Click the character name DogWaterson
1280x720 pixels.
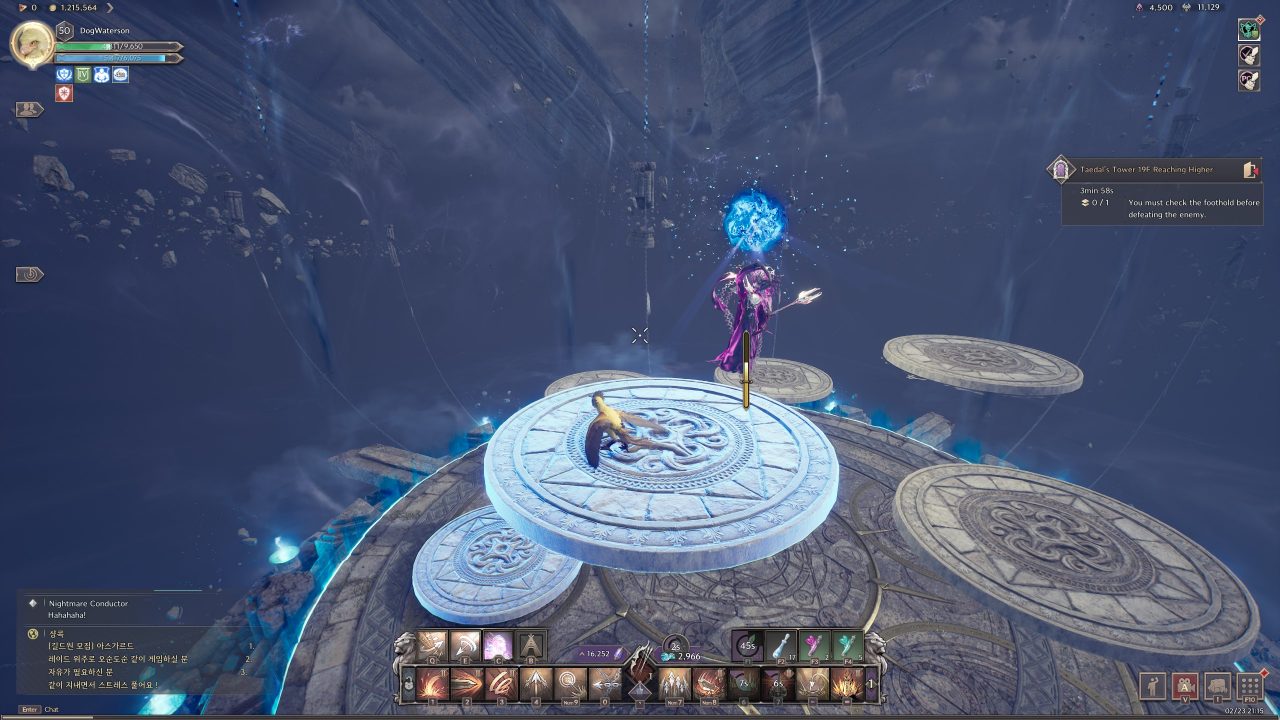[105, 30]
